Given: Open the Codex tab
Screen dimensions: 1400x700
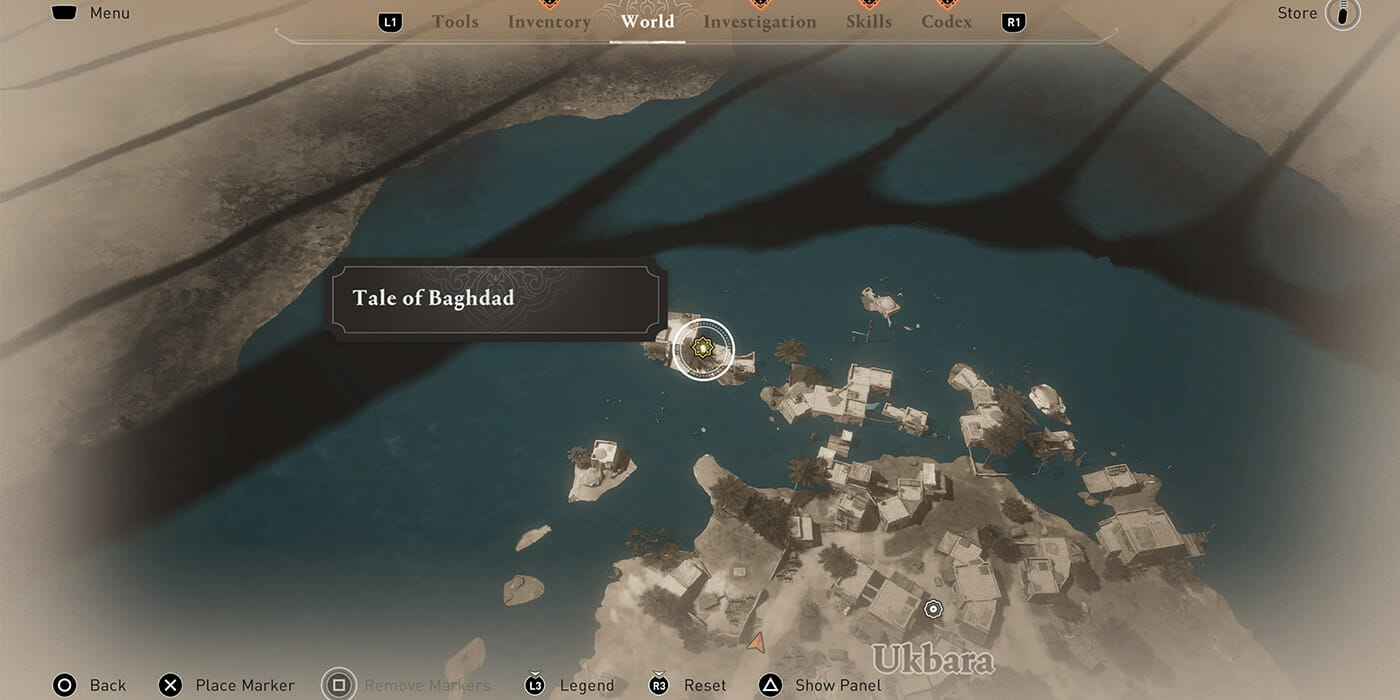Looking at the screenshot, I should pyautogui.click(x=946, y=21).
